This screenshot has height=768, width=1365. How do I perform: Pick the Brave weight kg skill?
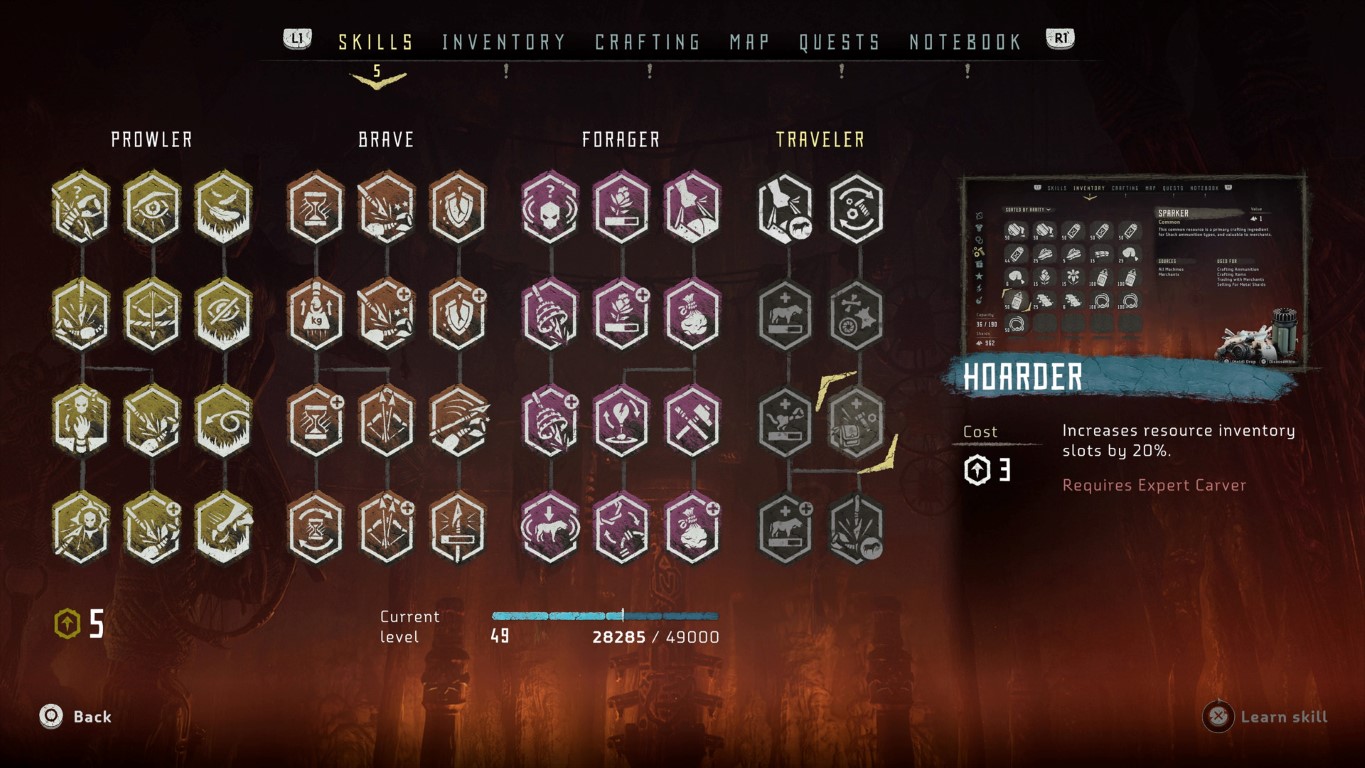click(x=316, y=313)
